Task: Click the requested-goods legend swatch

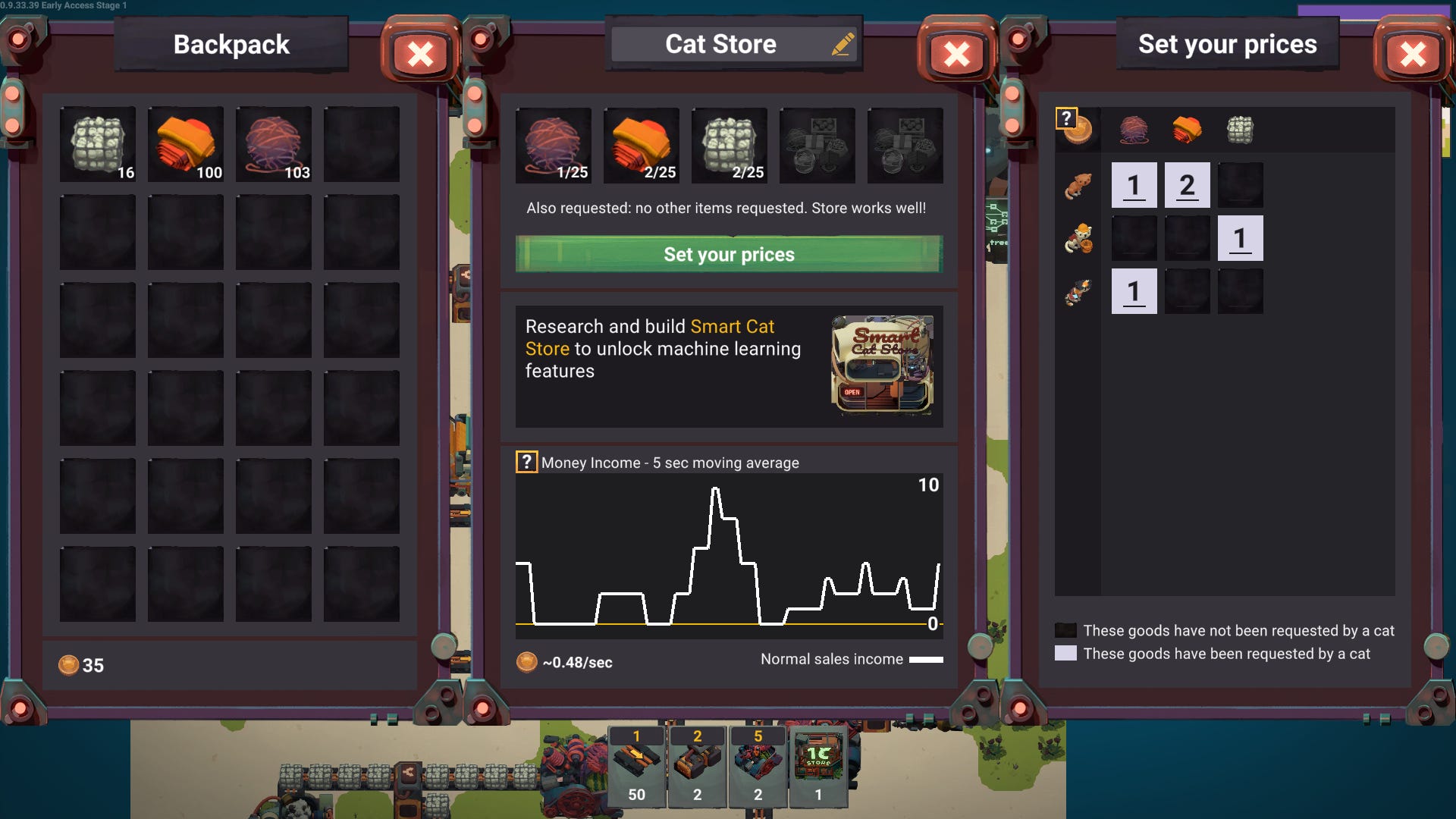Action: point(1065,652)
